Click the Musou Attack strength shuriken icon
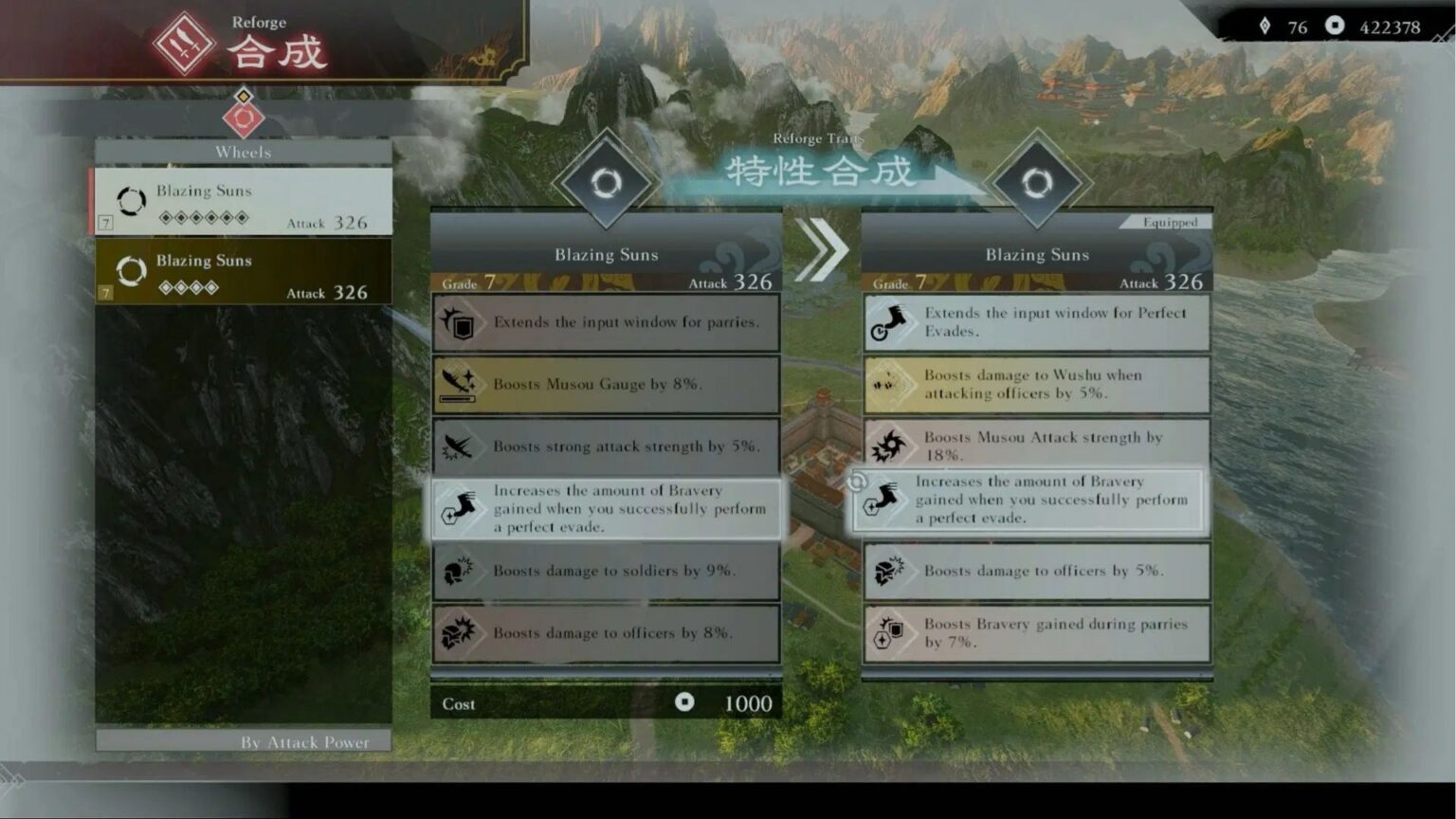 [891, 444]
